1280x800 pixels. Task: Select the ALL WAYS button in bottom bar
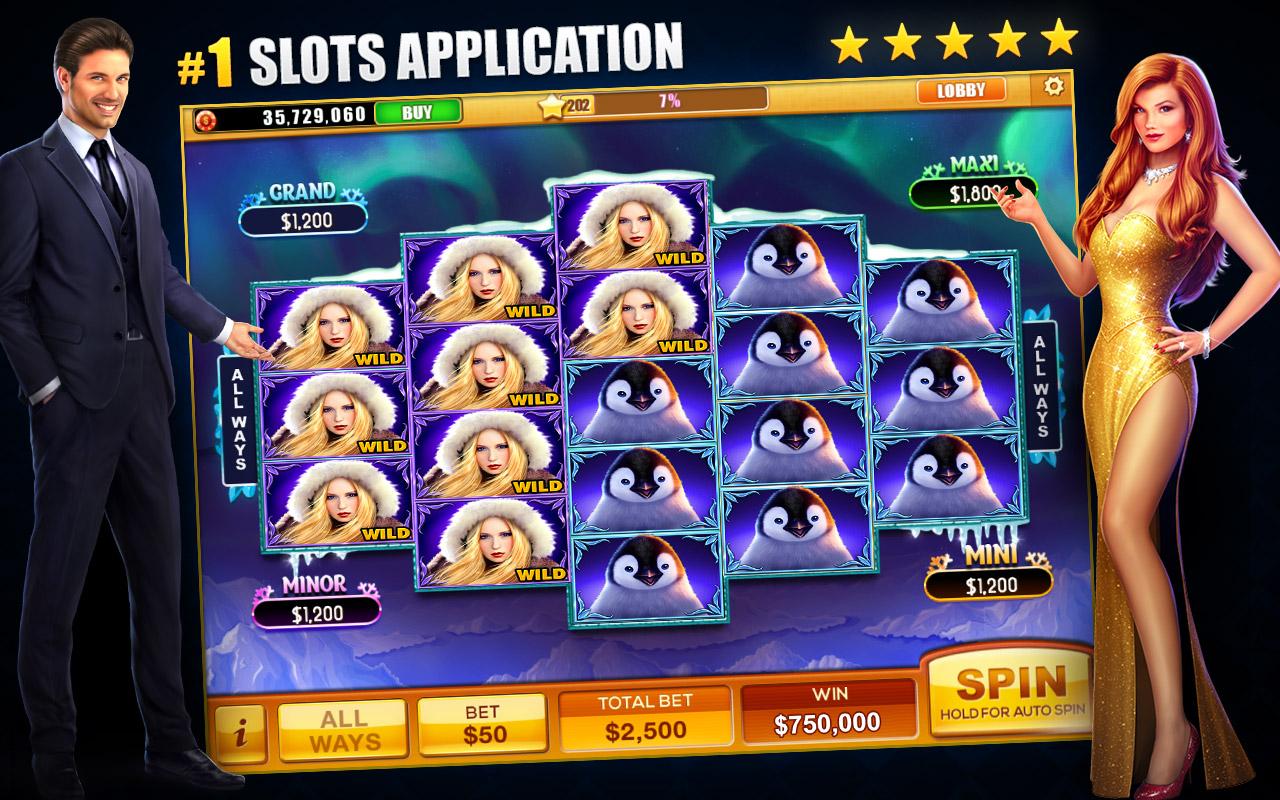[342, 729]
